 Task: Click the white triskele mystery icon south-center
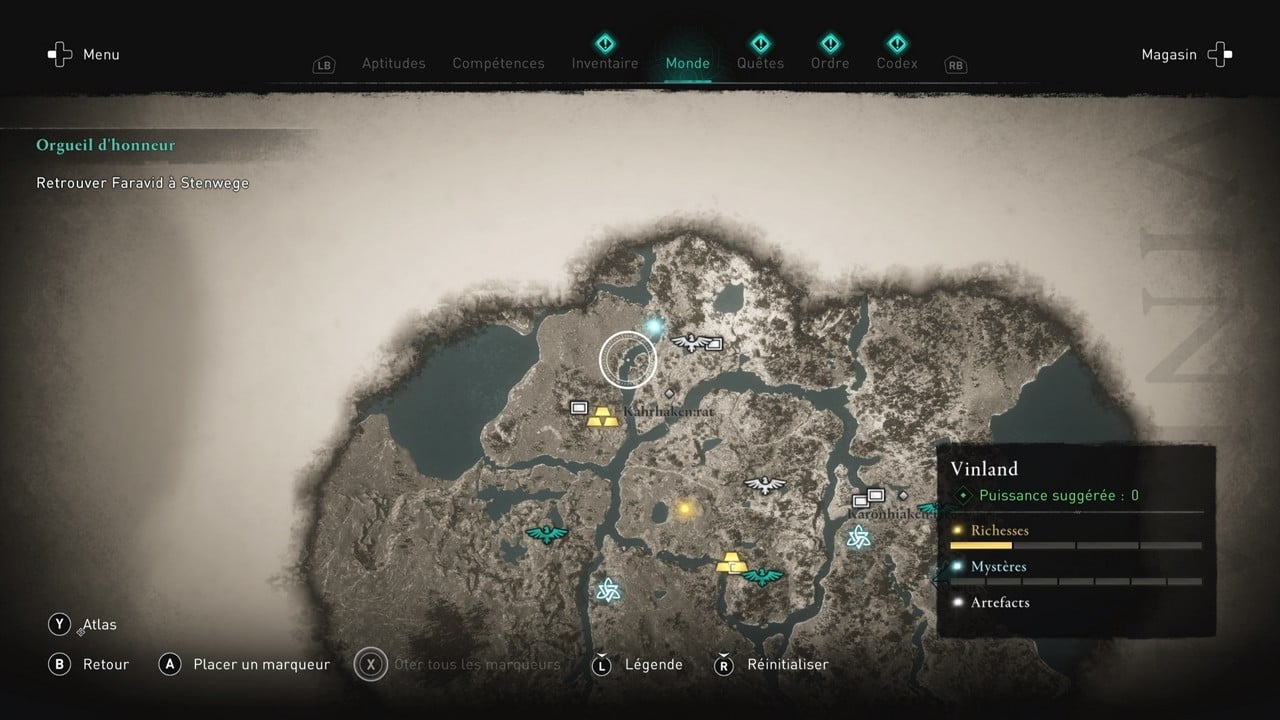pyautogui.click(x=608, y=588)
